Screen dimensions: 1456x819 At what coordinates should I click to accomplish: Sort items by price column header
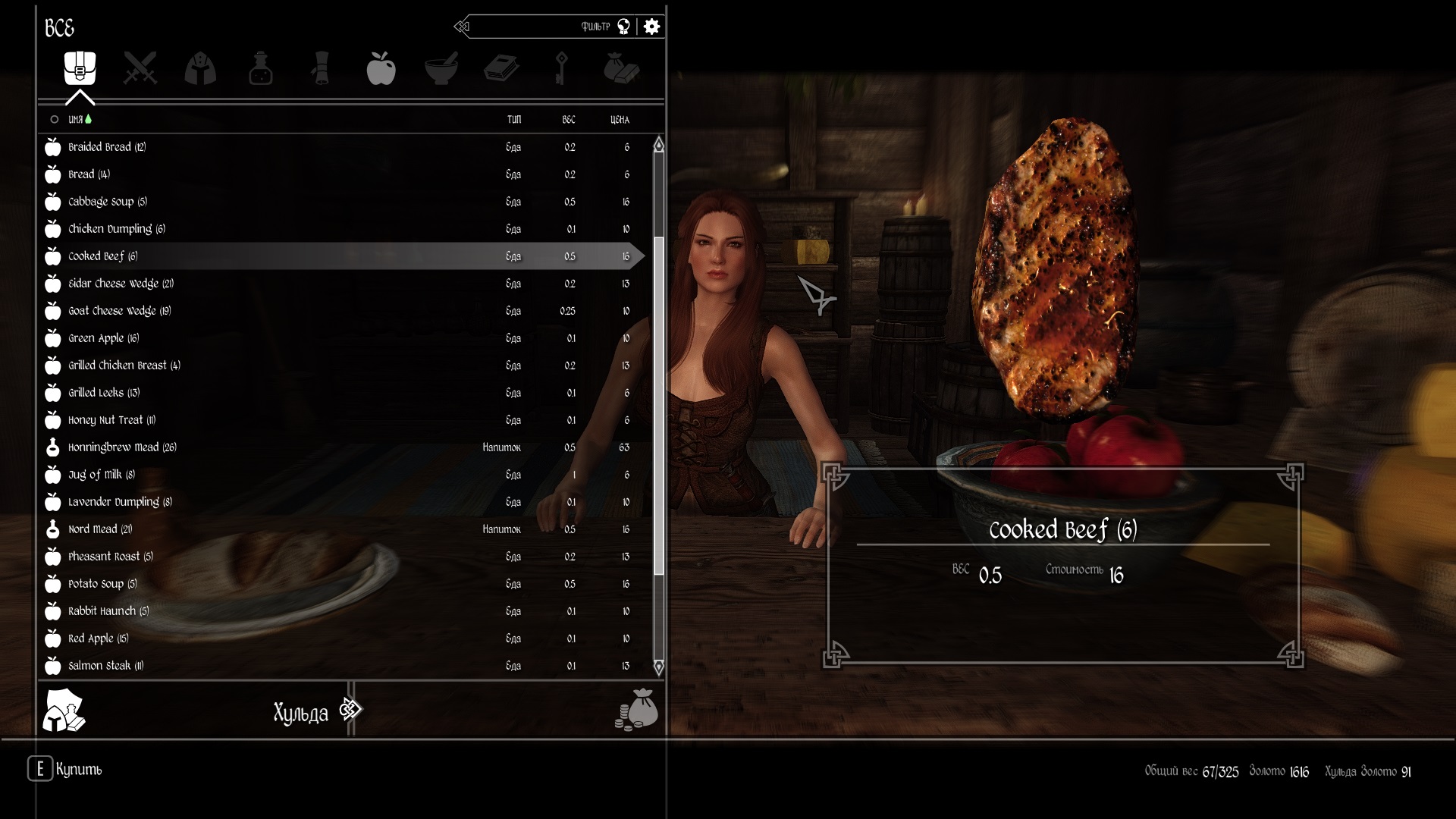[620, 120]
